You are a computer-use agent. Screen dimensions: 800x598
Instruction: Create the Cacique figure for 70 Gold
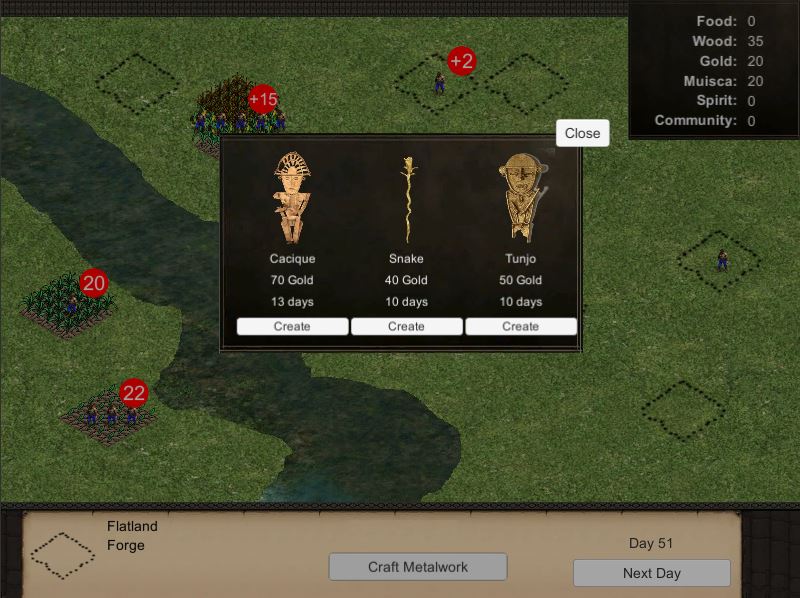[292, 327]
